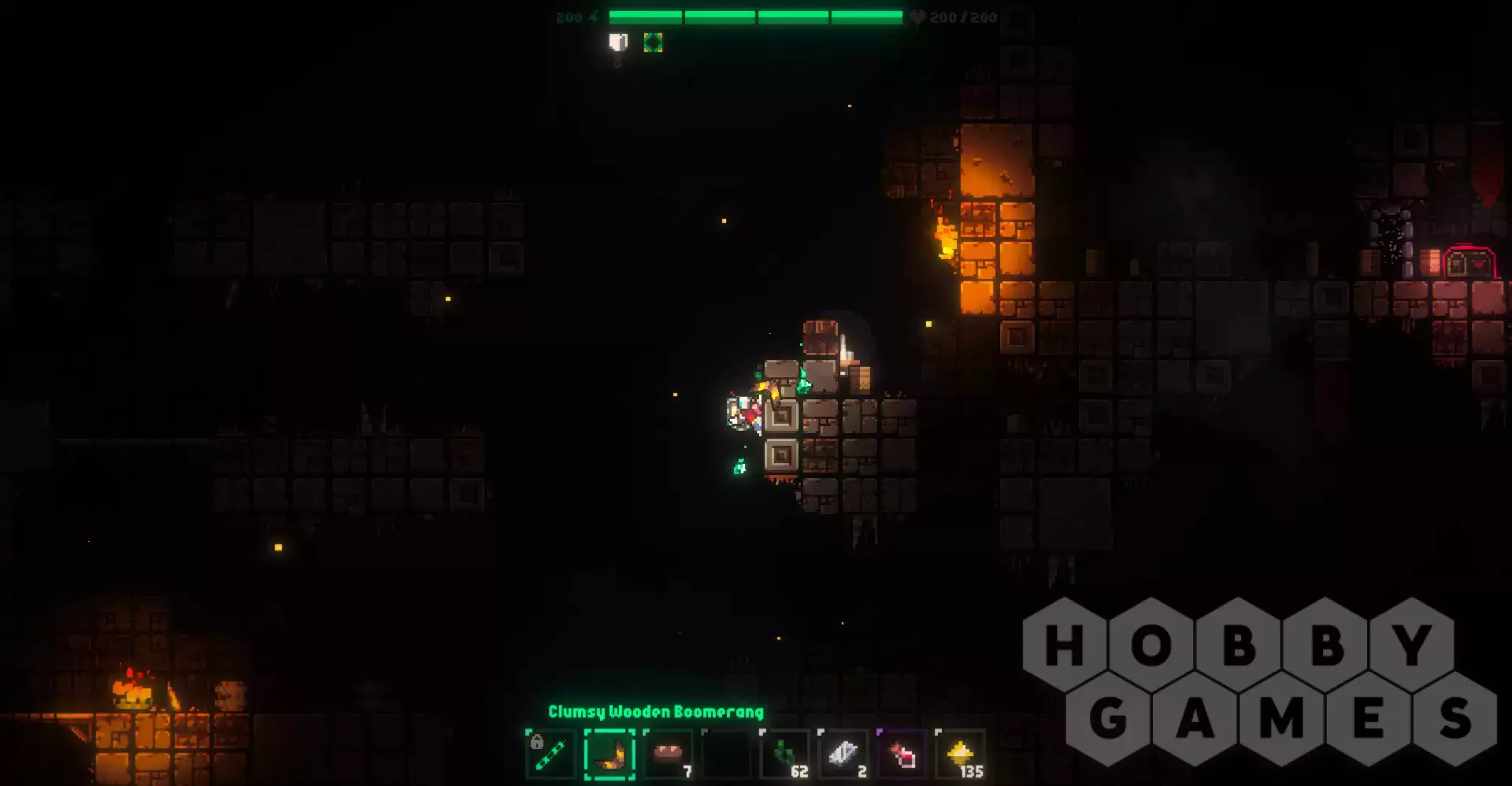This screenshot has width=1512, height=786.
Task: Select the locked green sword hotbar slot
Action: [x=550, y=754]
